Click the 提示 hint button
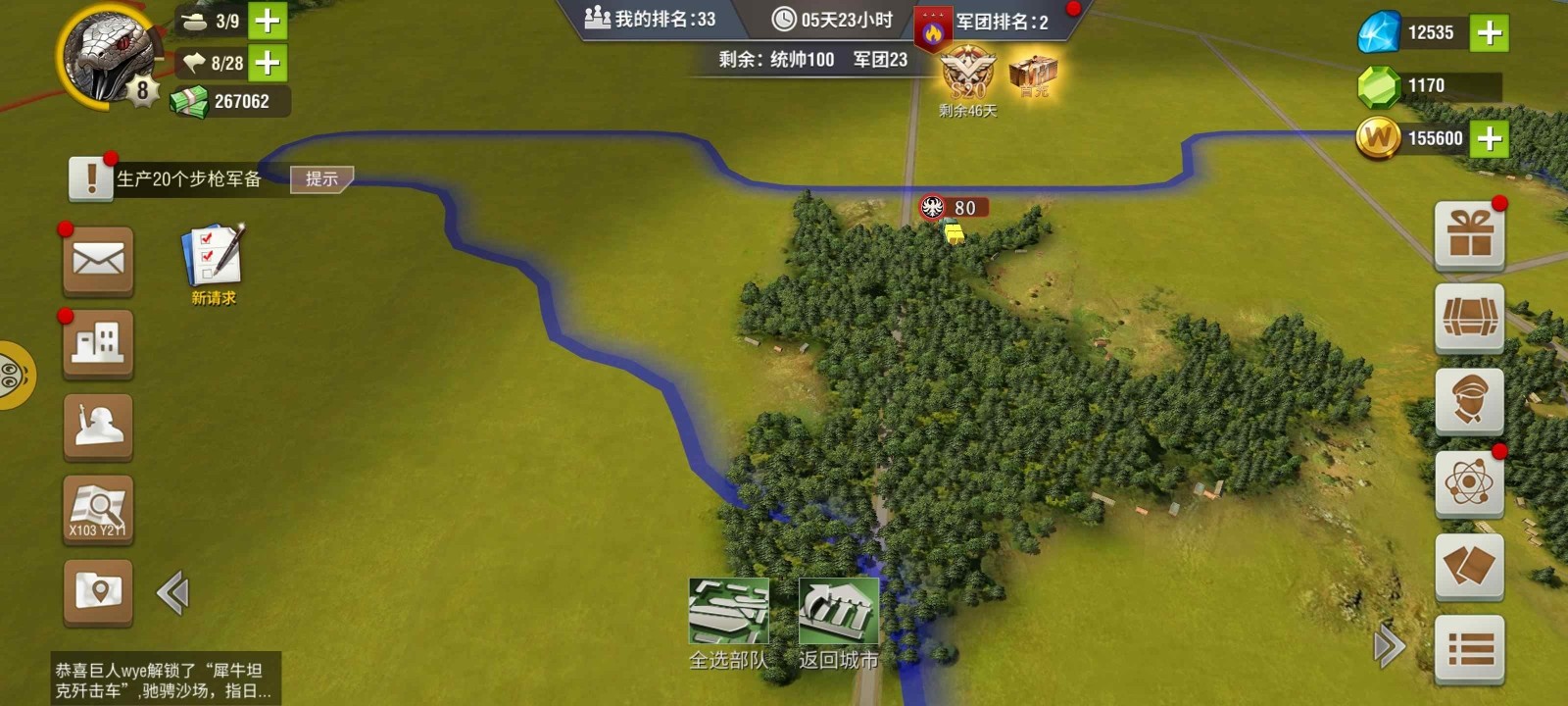 click(x=321, y=178)
